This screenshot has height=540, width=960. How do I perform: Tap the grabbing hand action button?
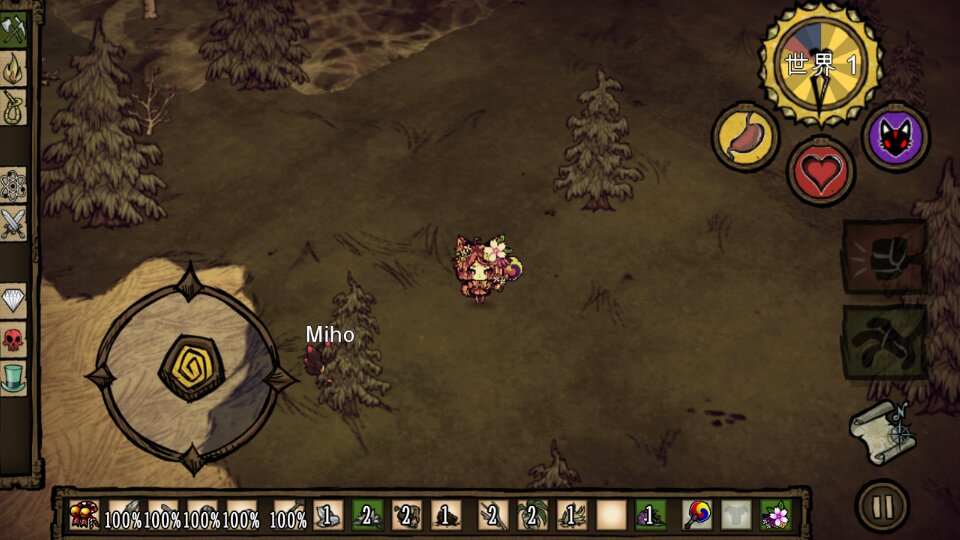tap(884, 342)
